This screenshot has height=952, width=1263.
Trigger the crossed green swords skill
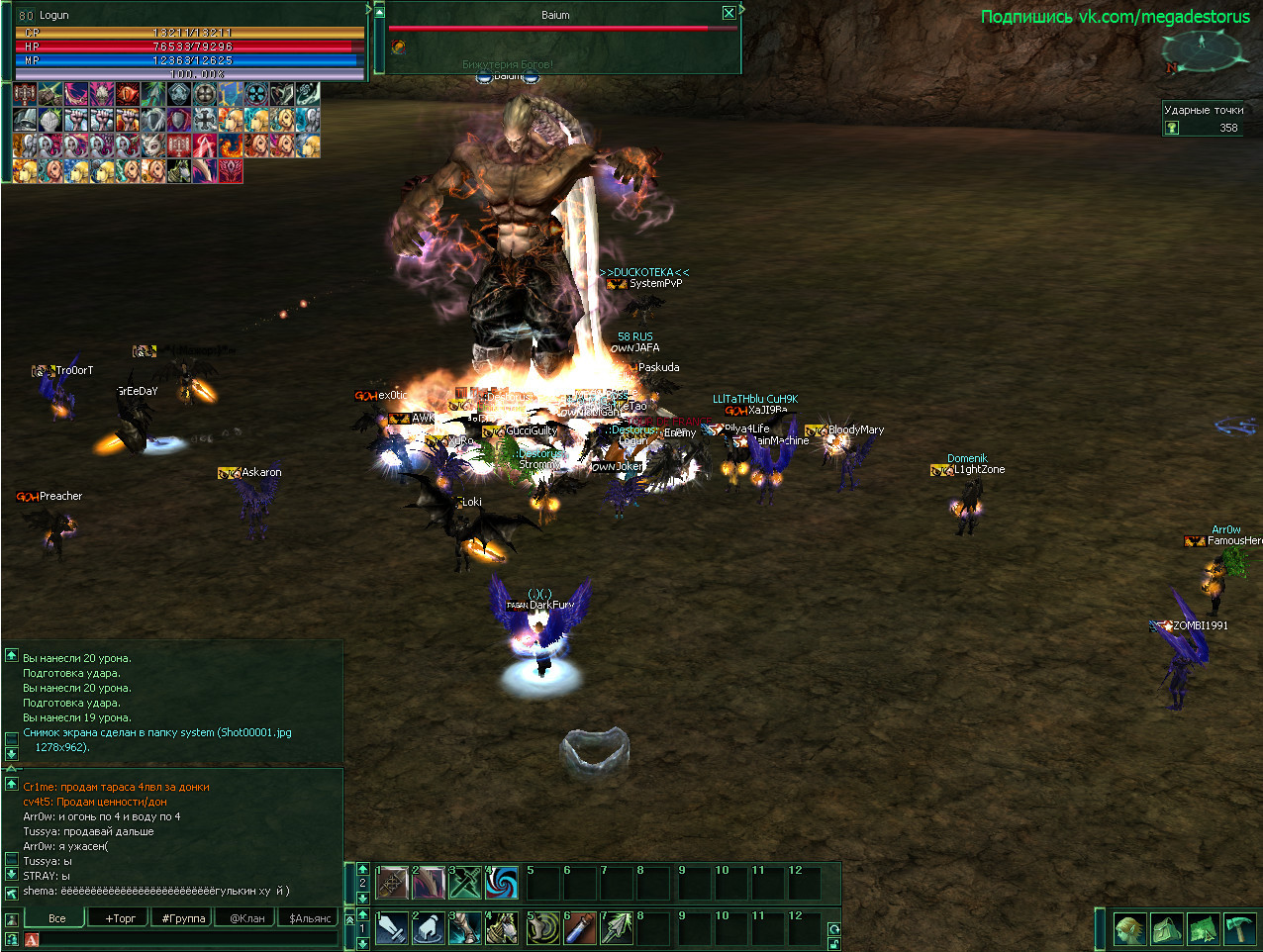coord(465,883)
